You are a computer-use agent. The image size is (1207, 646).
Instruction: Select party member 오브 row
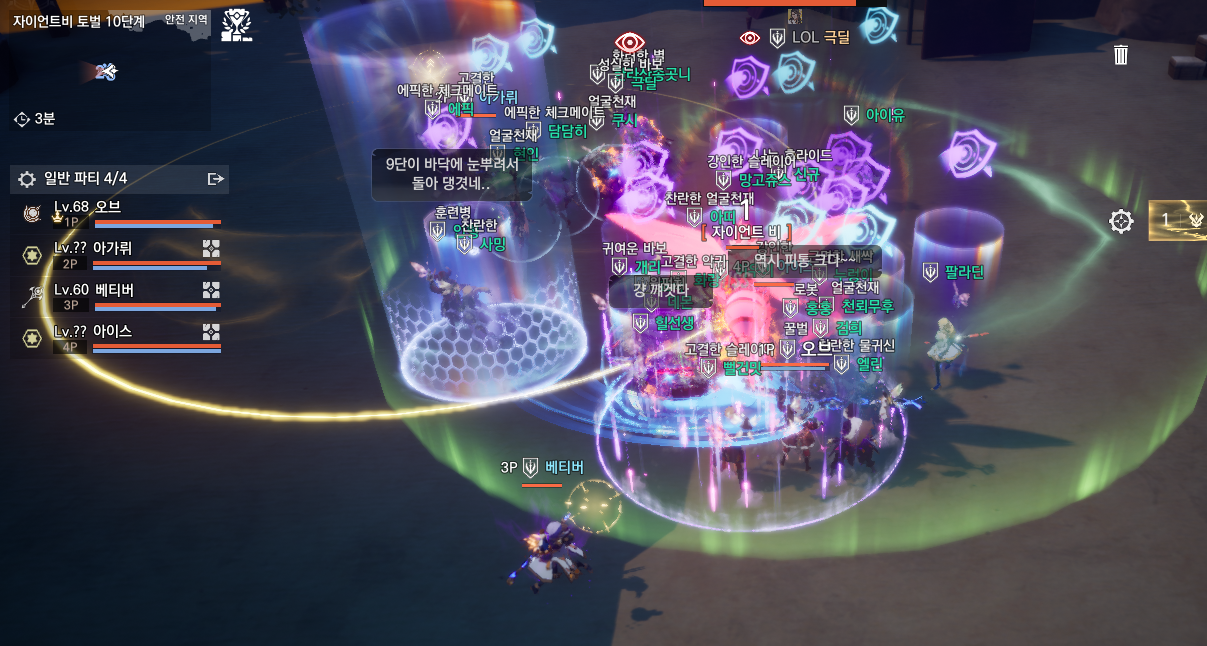pyautogui.click(x=120, y=214)
